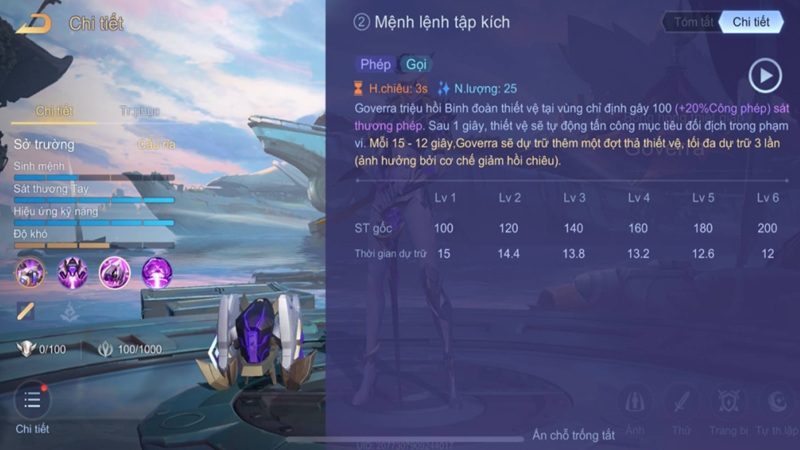Screen dimensions: 800x450
Task: Choose the last skill icon with purple orb
Action: click(x=157, y=272)
